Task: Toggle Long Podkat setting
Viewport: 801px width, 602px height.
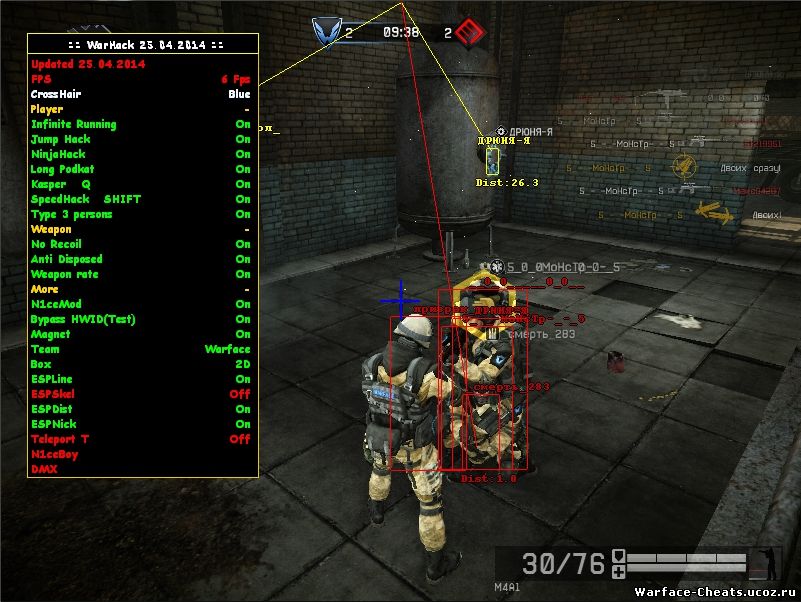Action: (x=140, y=169)
